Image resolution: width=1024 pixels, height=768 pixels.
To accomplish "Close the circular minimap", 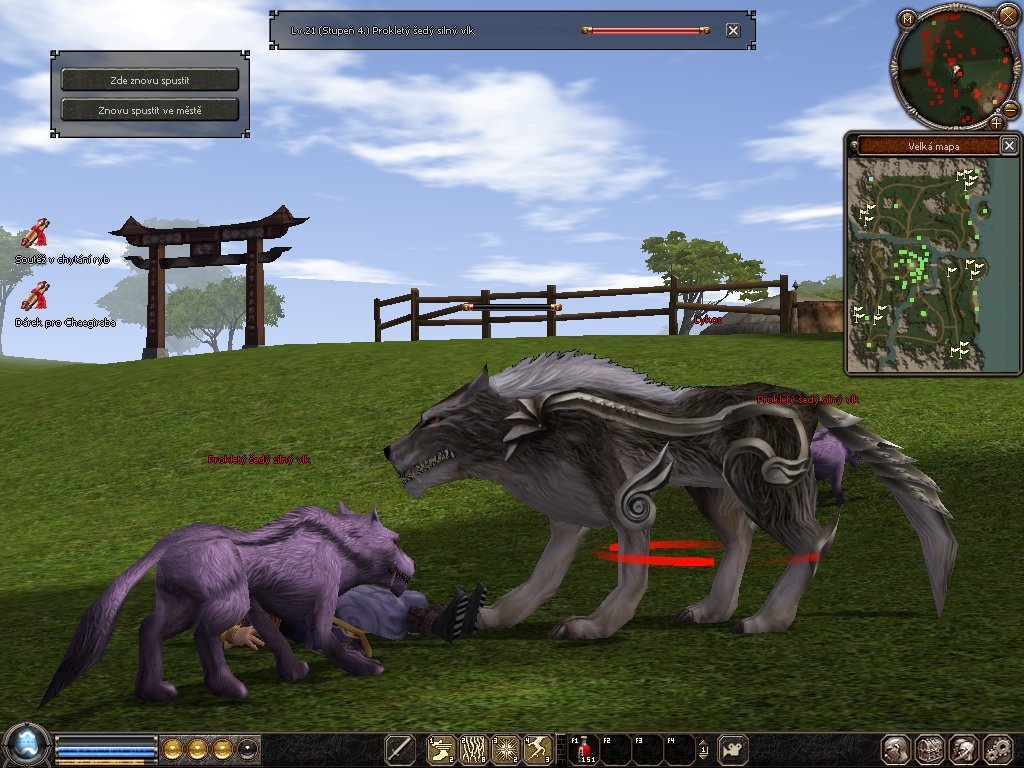I will pyautogui.click(x=1008, y=15).
